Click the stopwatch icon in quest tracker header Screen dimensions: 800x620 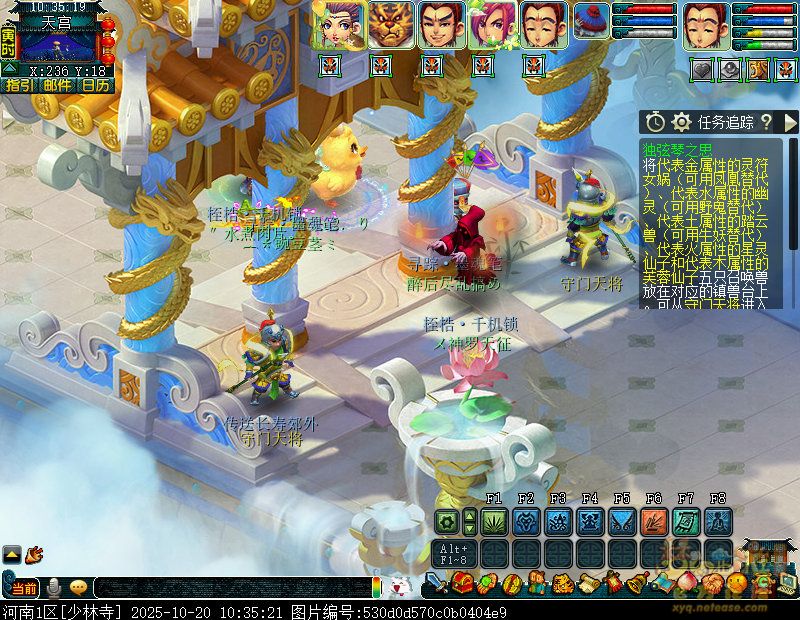coord(655,122)
